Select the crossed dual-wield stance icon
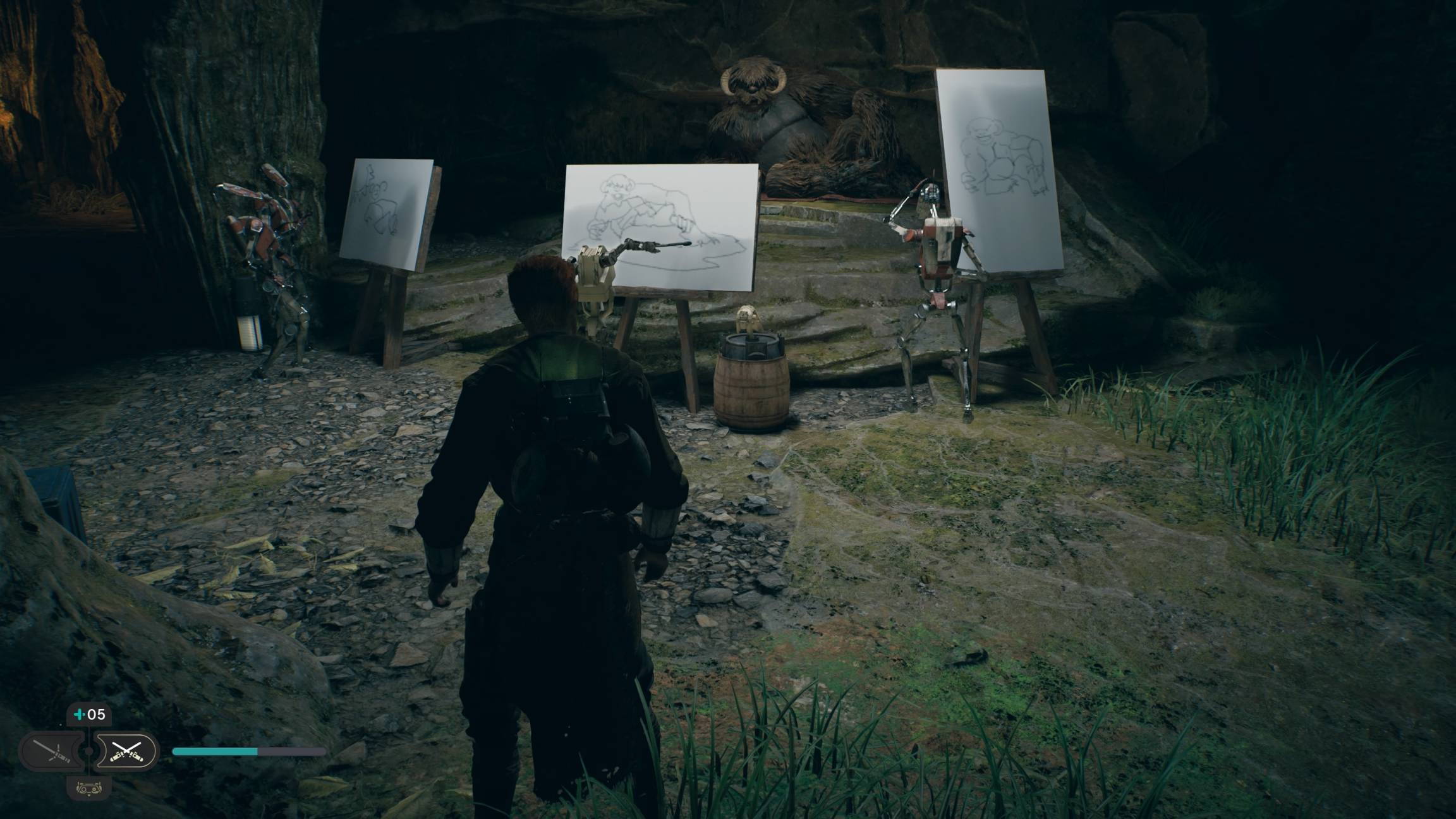1456x819 pixels. pos(126,752)
